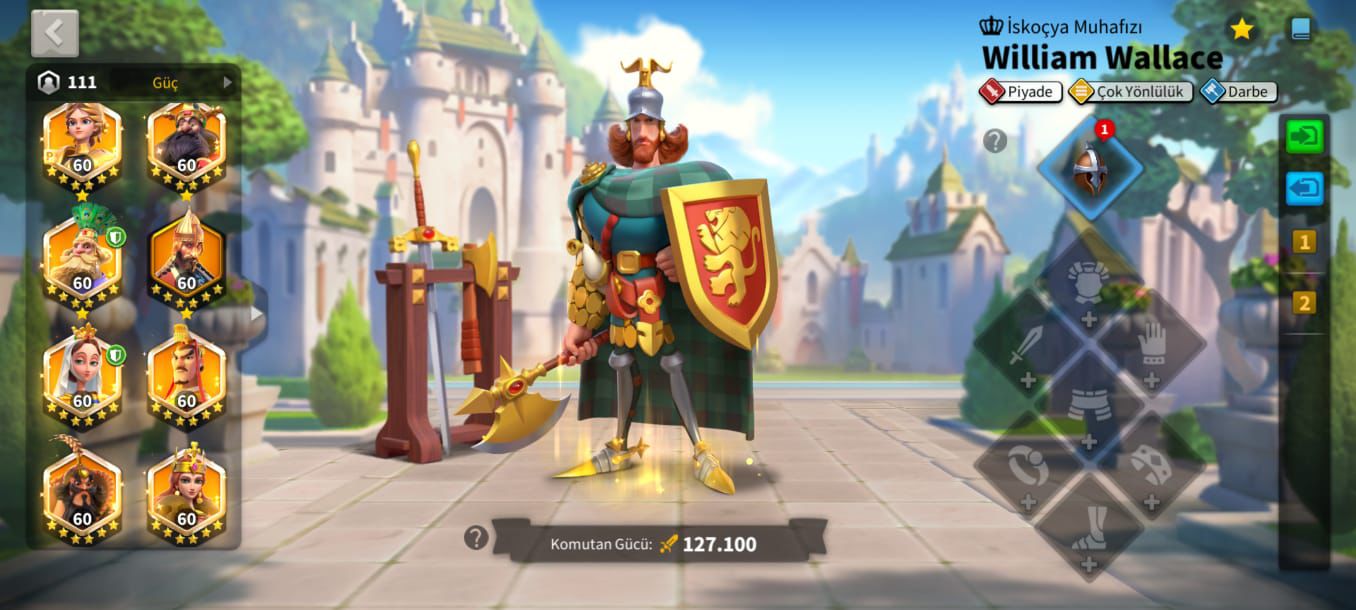Toggle the yellow star favorite button
The height and width of the screenshot is (610, 1356).
pos(1242,30)
